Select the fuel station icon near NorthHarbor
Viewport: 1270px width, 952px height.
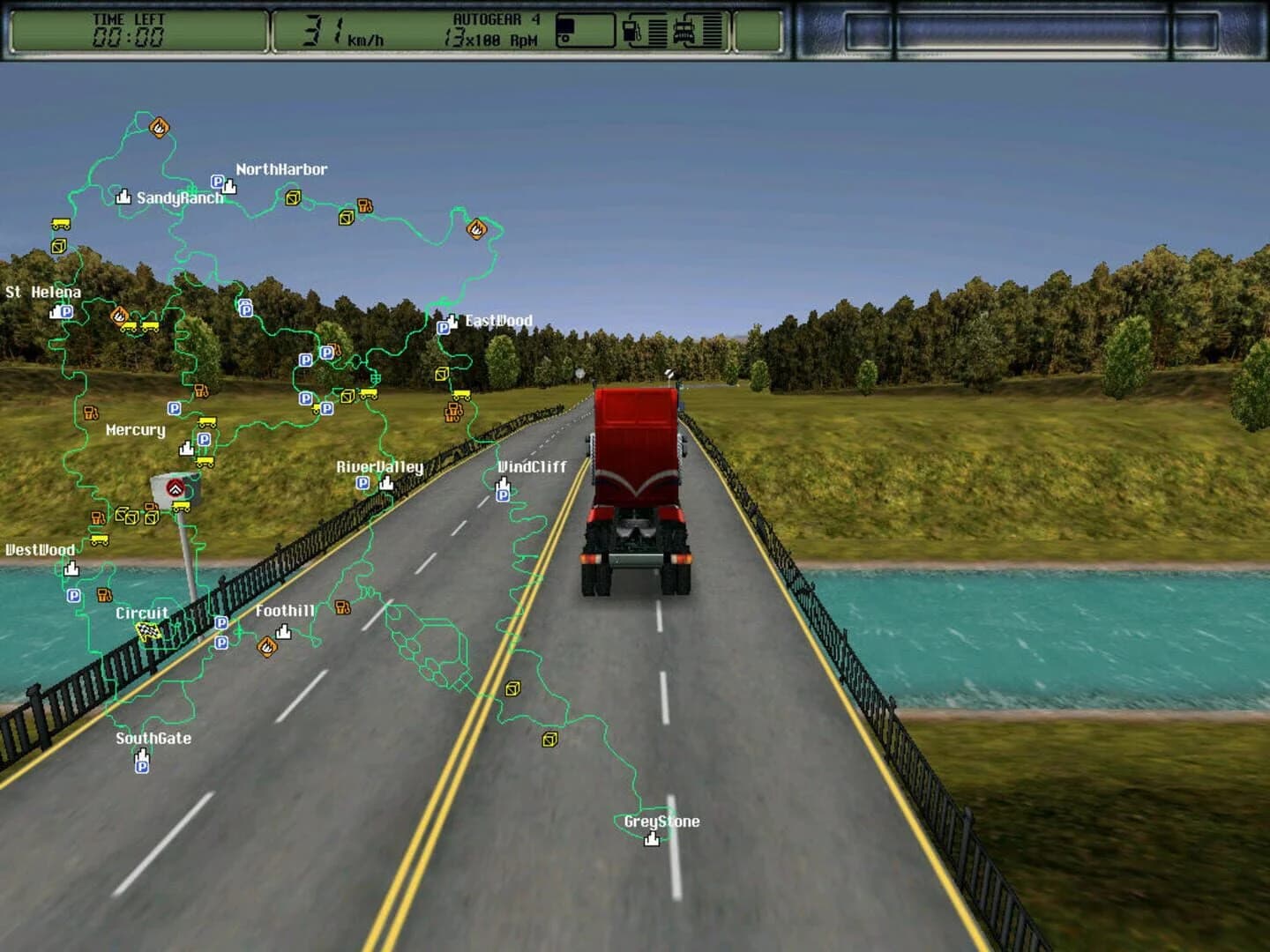tap(365, 206)
